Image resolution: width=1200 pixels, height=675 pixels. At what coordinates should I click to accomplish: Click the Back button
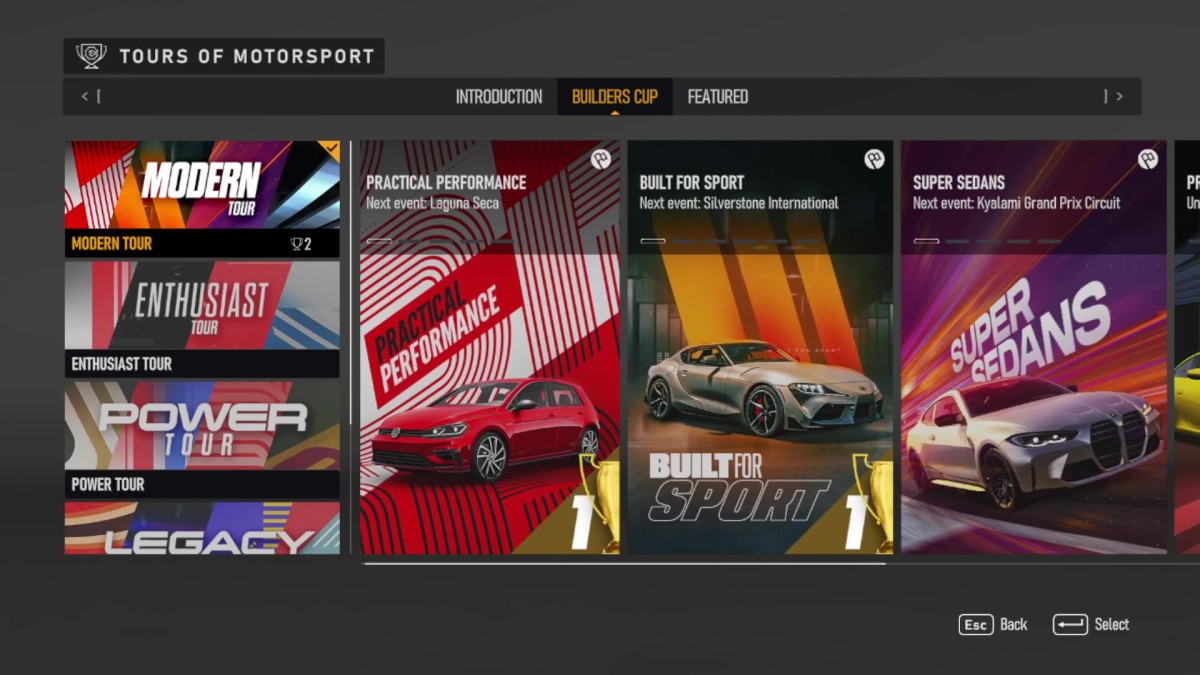[x=993, y=625]
